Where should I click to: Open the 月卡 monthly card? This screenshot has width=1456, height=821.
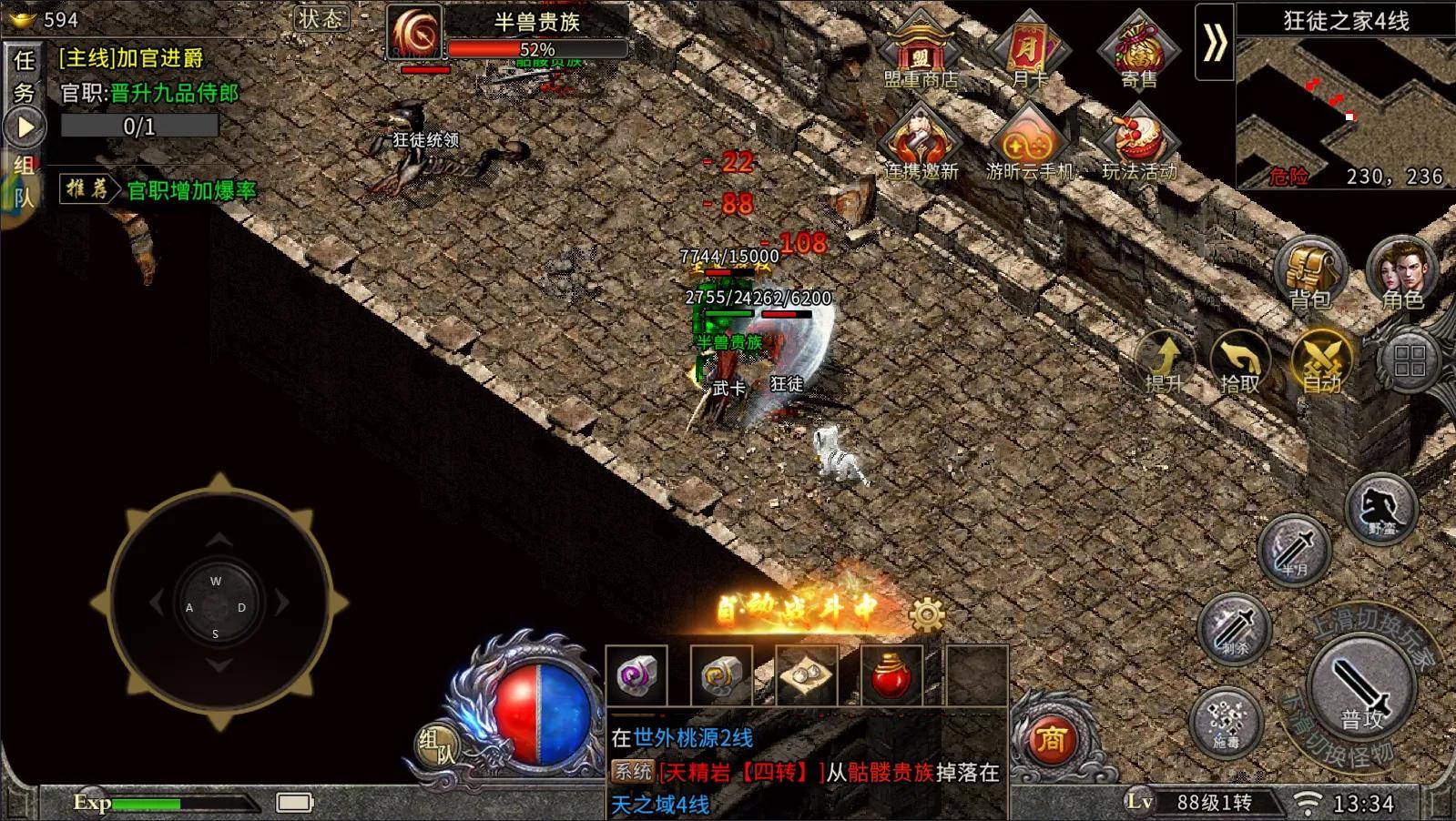[1029, 50]
